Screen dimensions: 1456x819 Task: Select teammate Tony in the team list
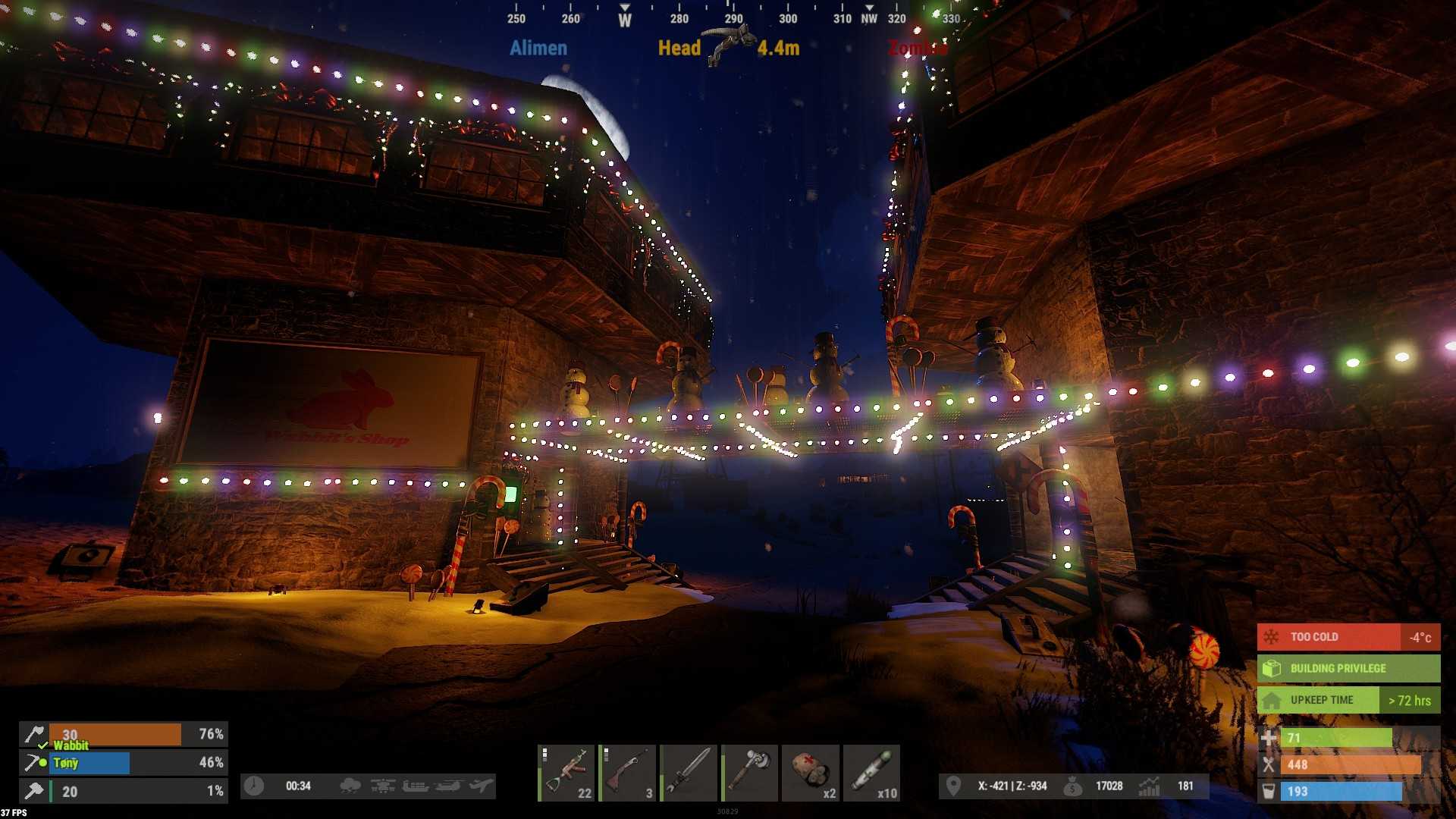89,763
